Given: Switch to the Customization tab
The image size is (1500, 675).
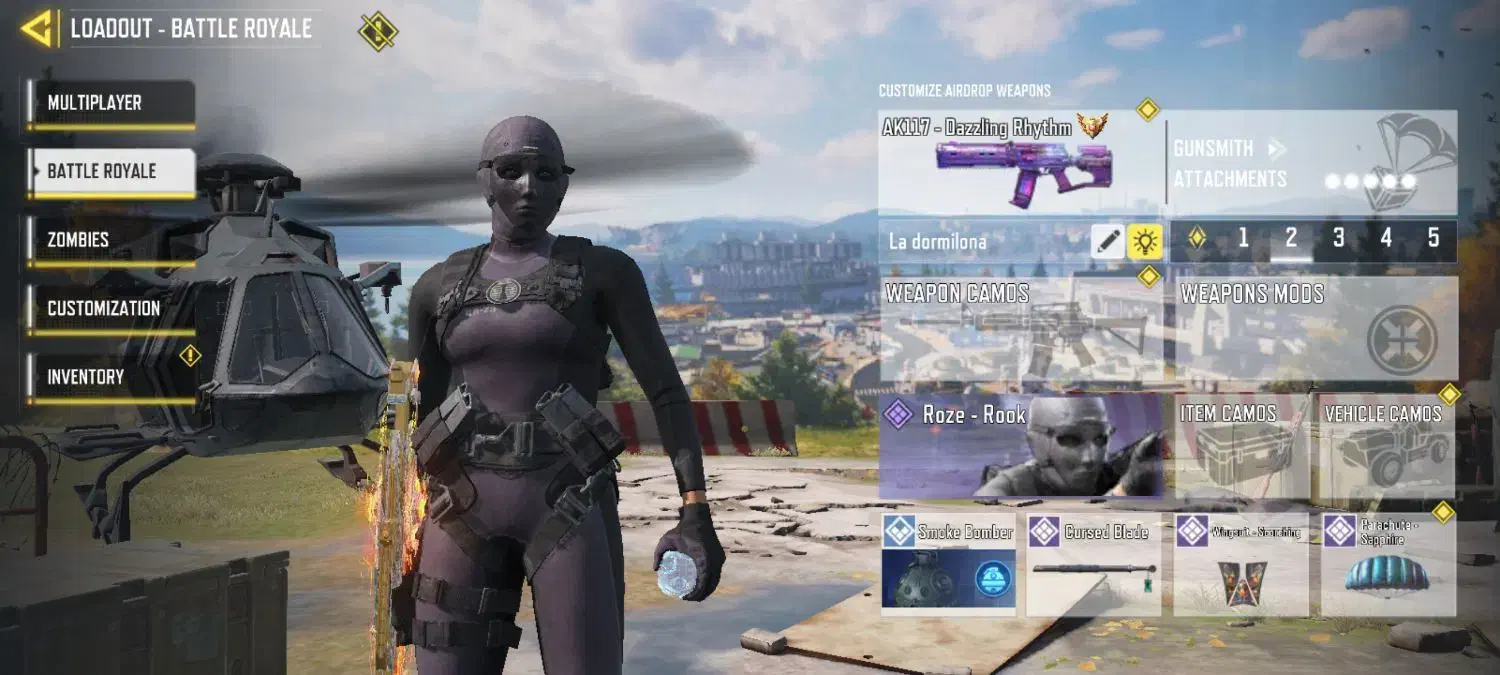Looking at the screenshot, I should (x=110, y=308).
